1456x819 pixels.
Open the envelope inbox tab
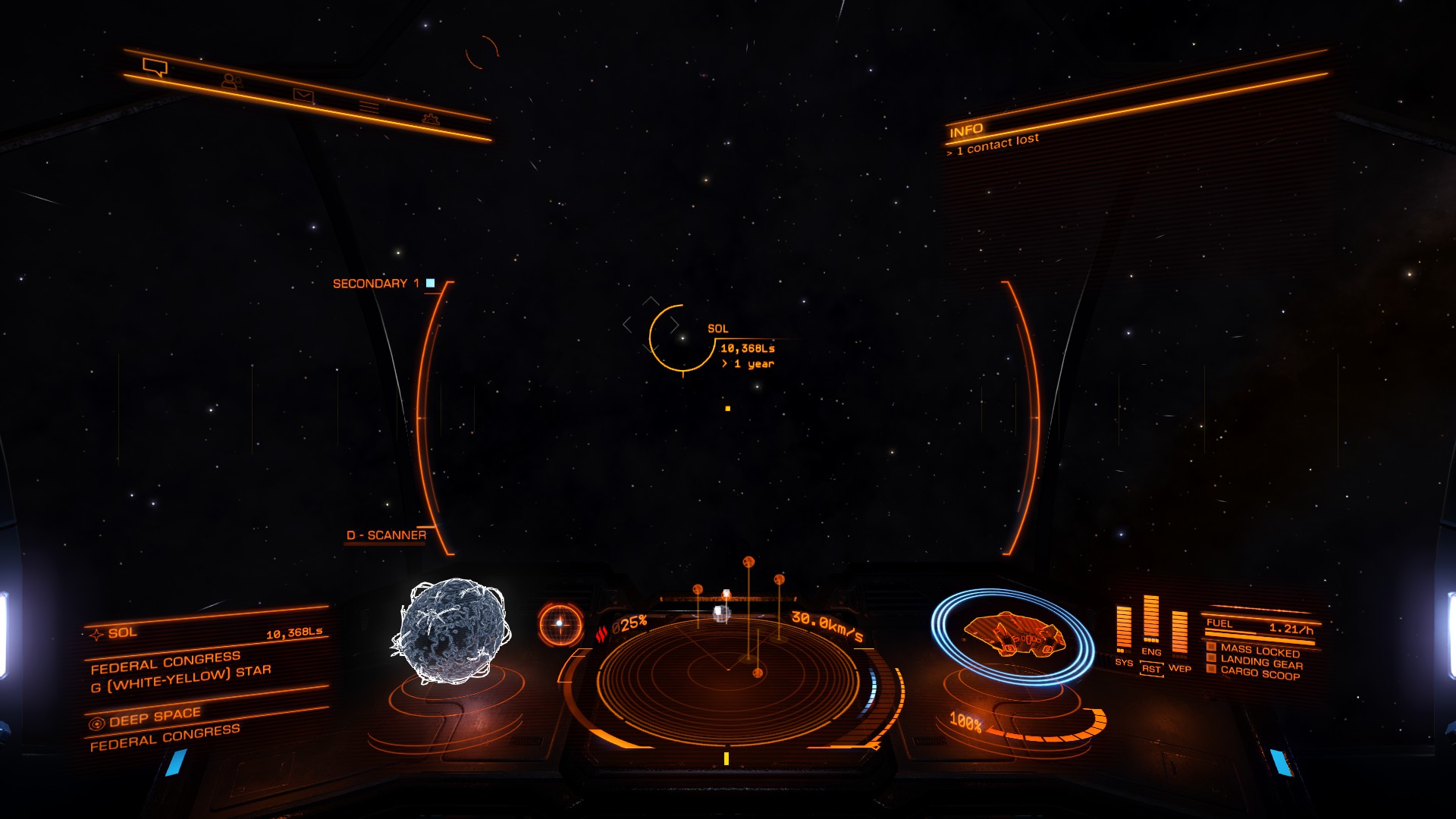coord(303,96)
